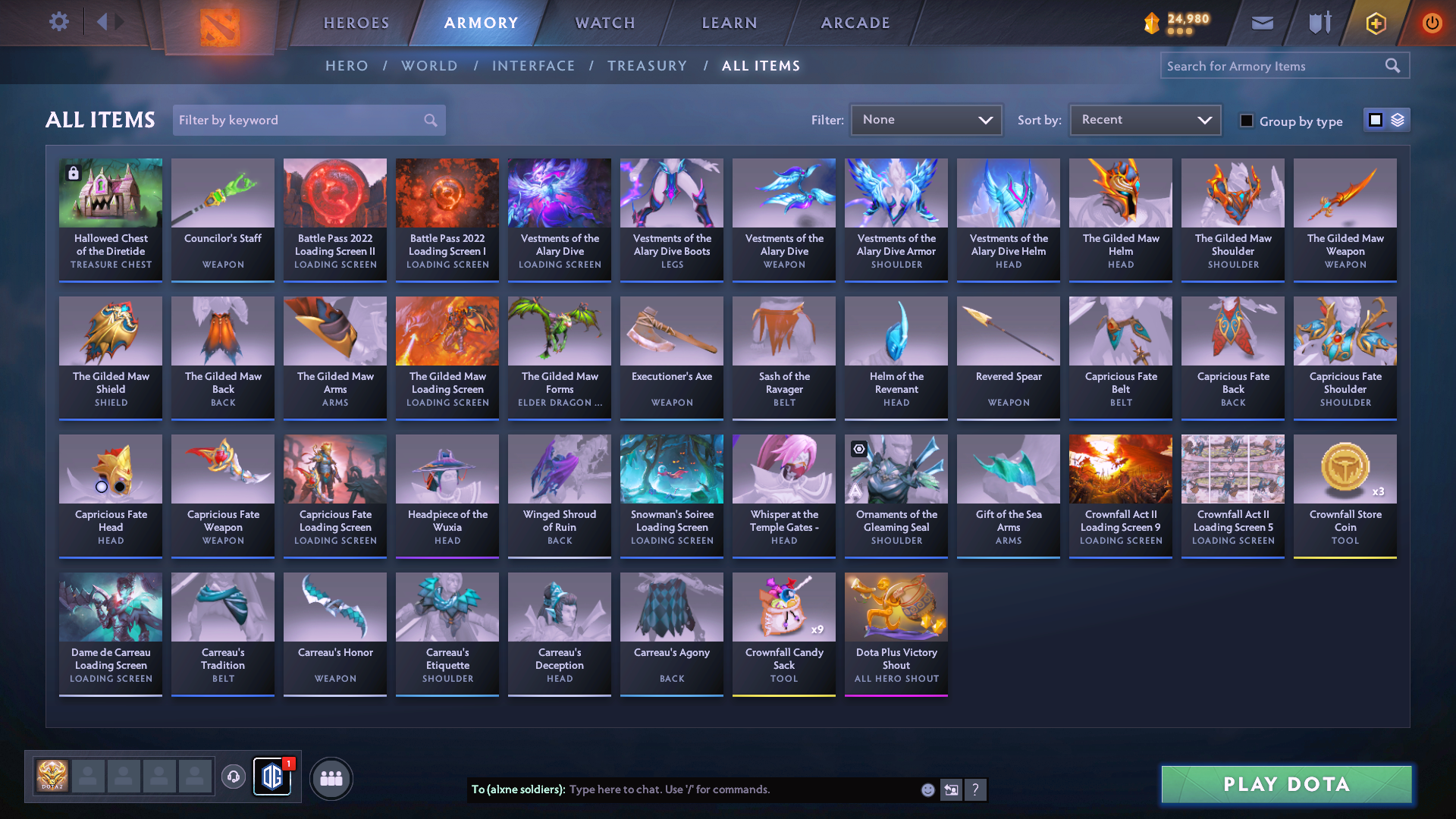Click the headset voice chat icon

(x=234, y=777)
